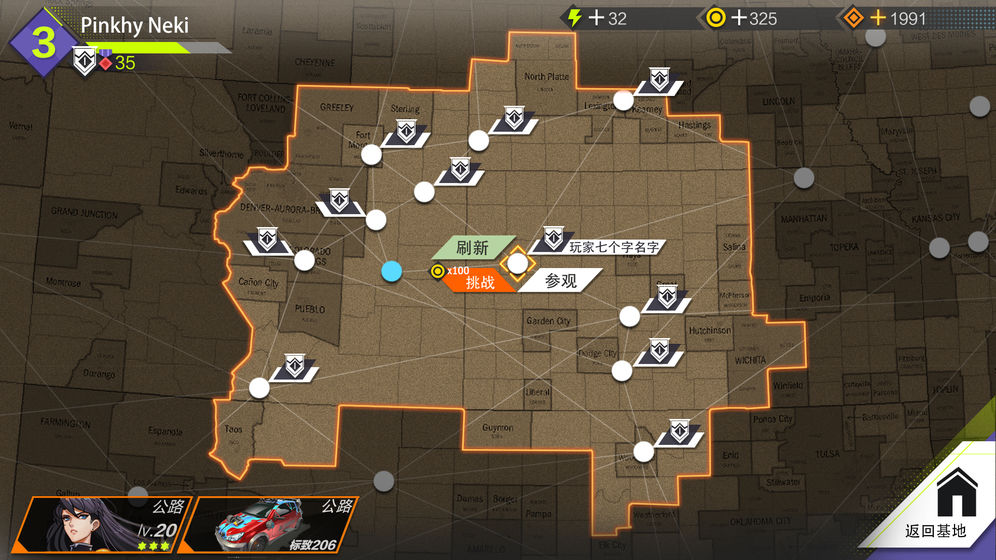The height and width of the screenshot is (560, 996).
Task: Open the Pinkhy Neki player profile badge
Action: [42, 42]
